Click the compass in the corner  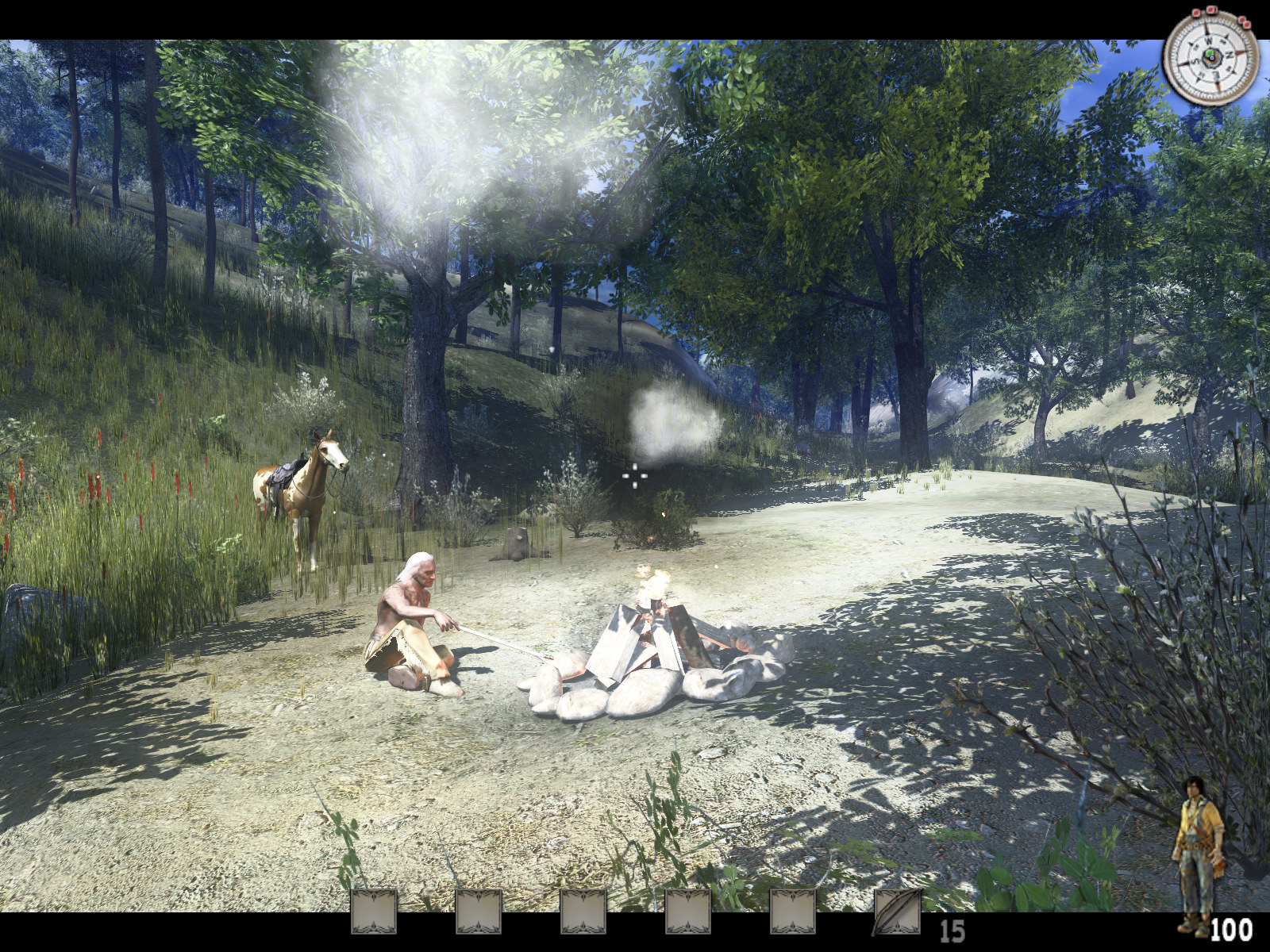point(1210,57)
